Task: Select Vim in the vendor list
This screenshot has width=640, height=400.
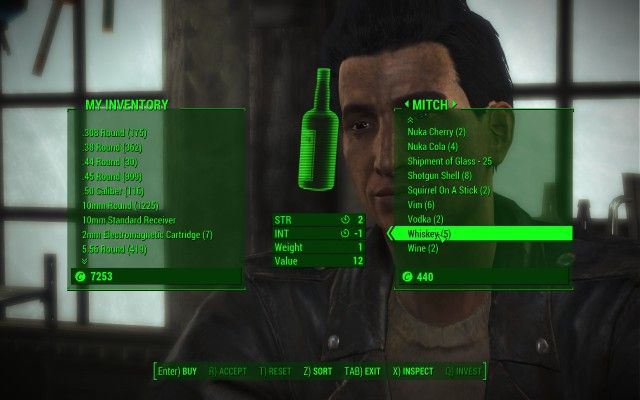Action: [x=421, y=205]
